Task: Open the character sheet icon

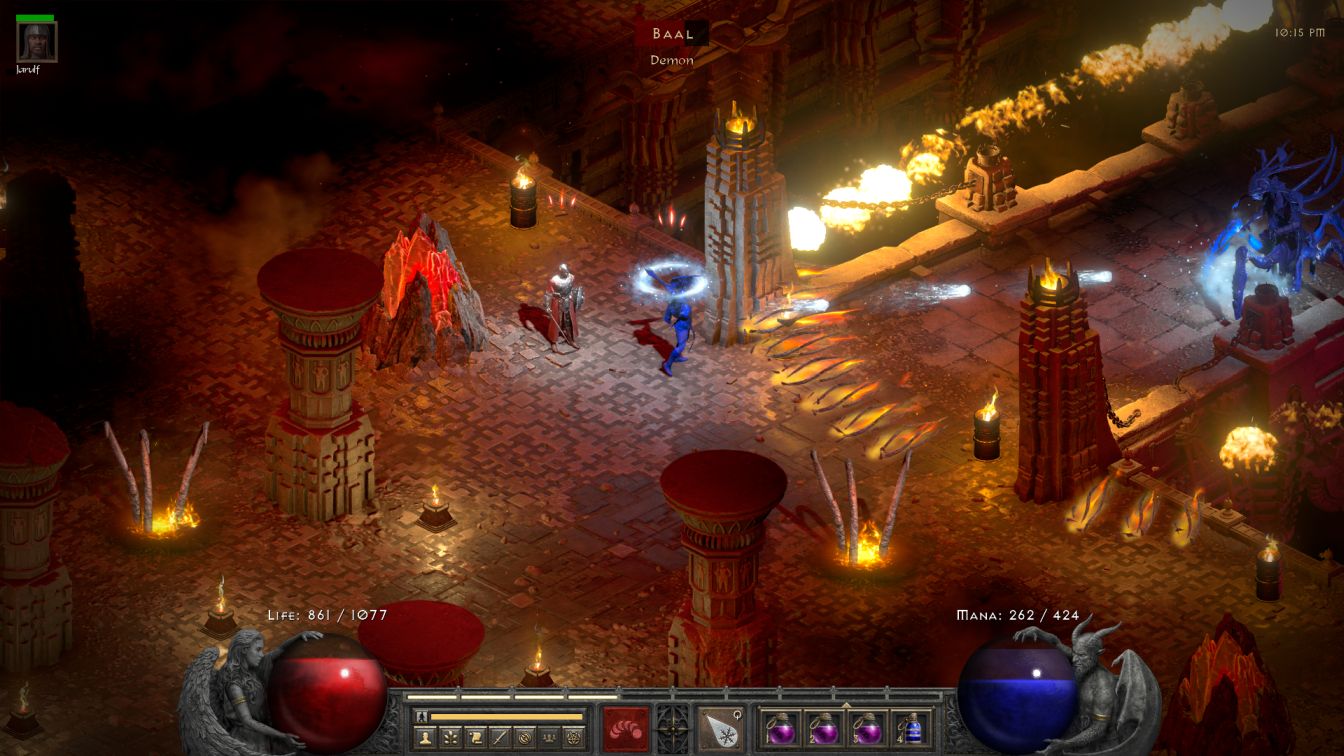Action: 424,738
